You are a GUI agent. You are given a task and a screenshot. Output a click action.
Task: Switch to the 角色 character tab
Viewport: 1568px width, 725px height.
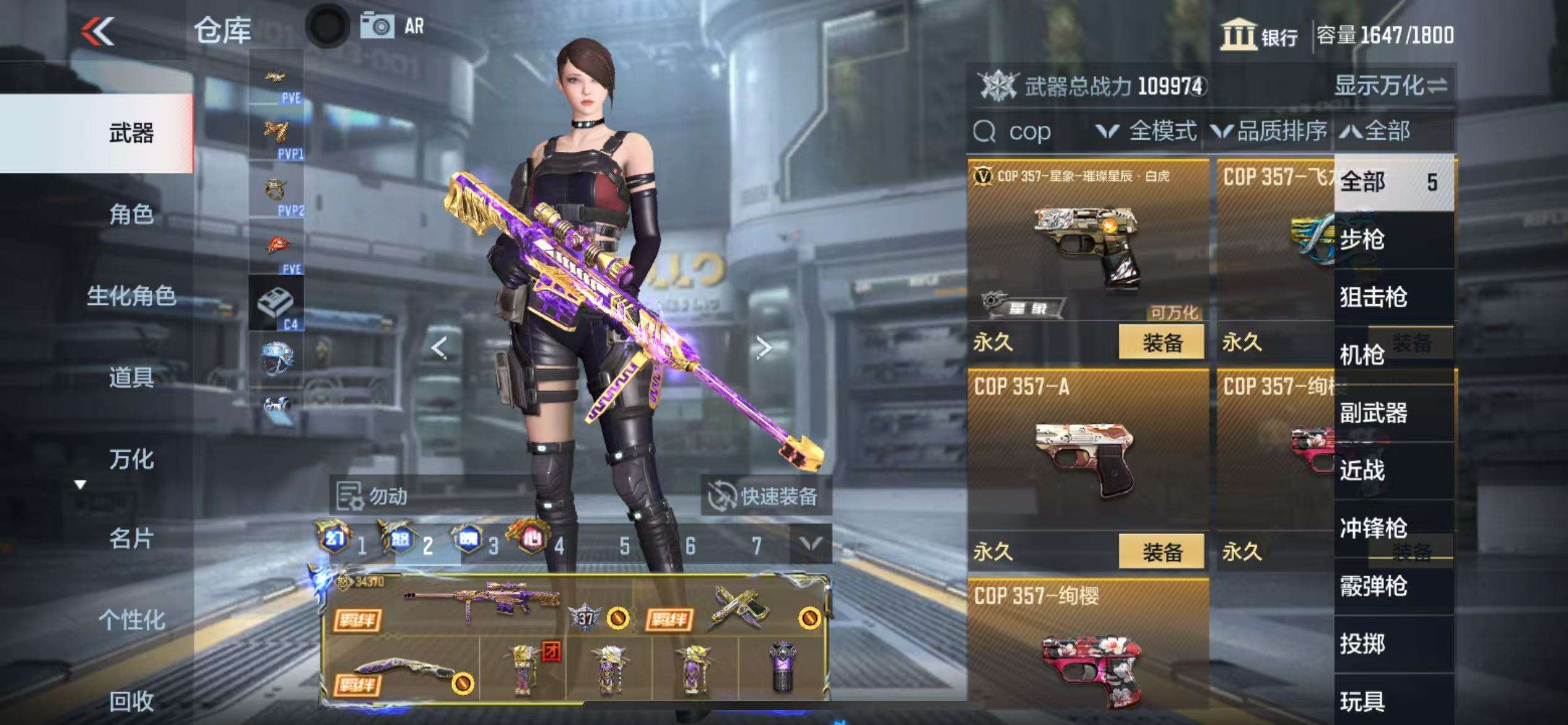[x=131, y=214]
